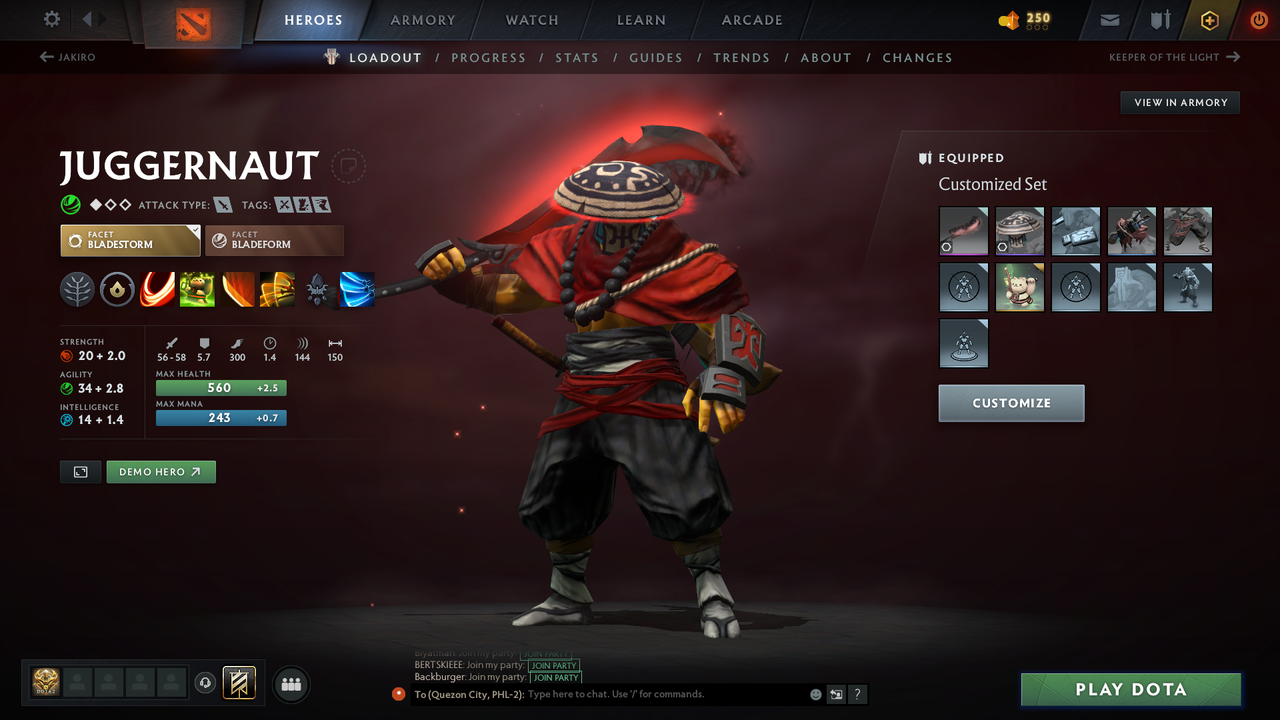Open the mail notifications icon
This screenshot has height=720, width=1280.
coord(1111,19)
